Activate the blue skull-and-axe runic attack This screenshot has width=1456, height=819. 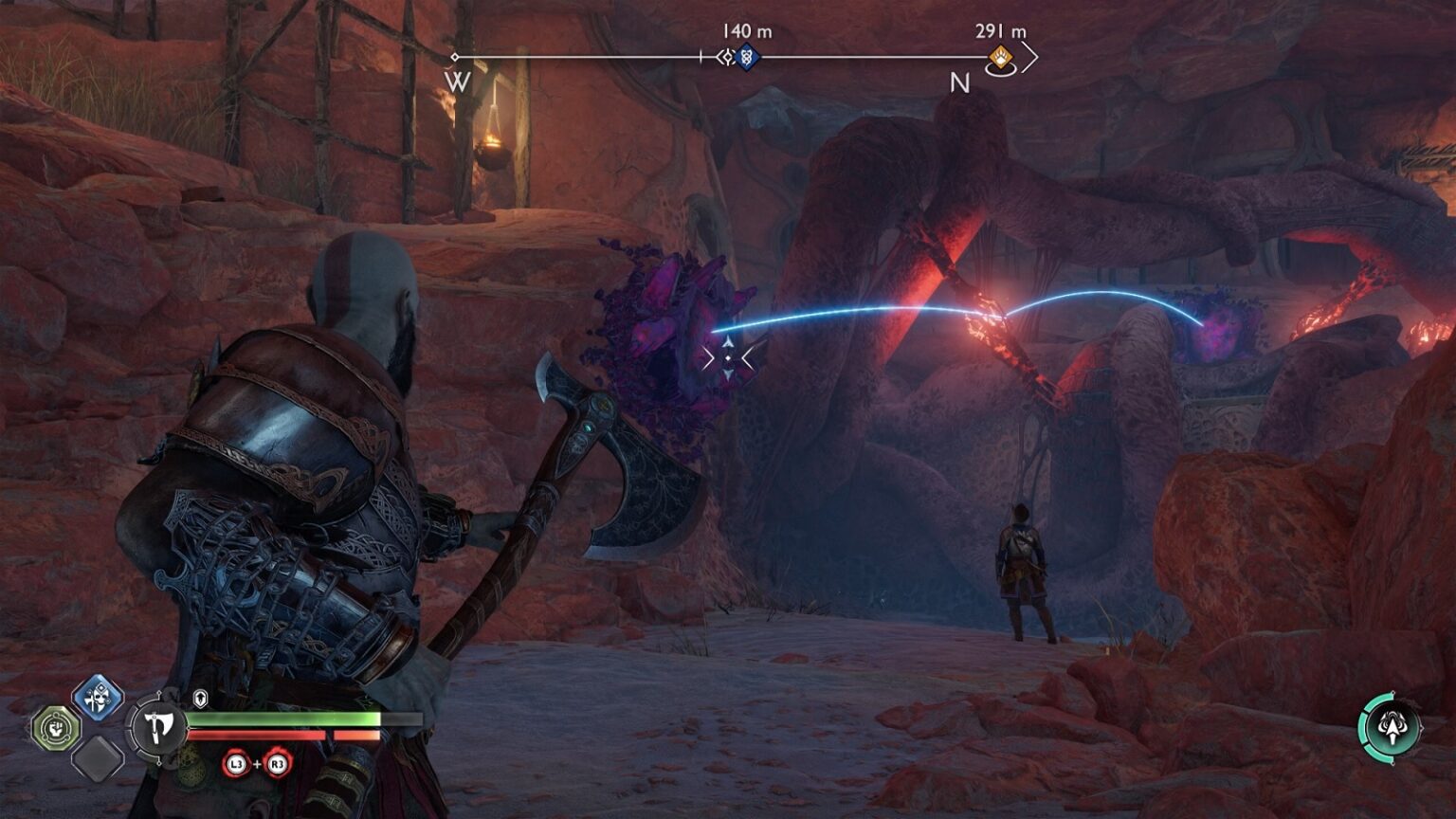(98, 700)
